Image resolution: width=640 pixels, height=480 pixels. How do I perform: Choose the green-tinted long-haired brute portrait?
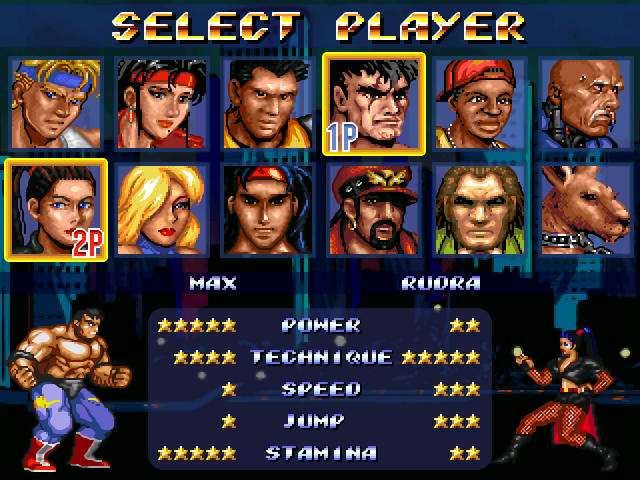(480, 210)
